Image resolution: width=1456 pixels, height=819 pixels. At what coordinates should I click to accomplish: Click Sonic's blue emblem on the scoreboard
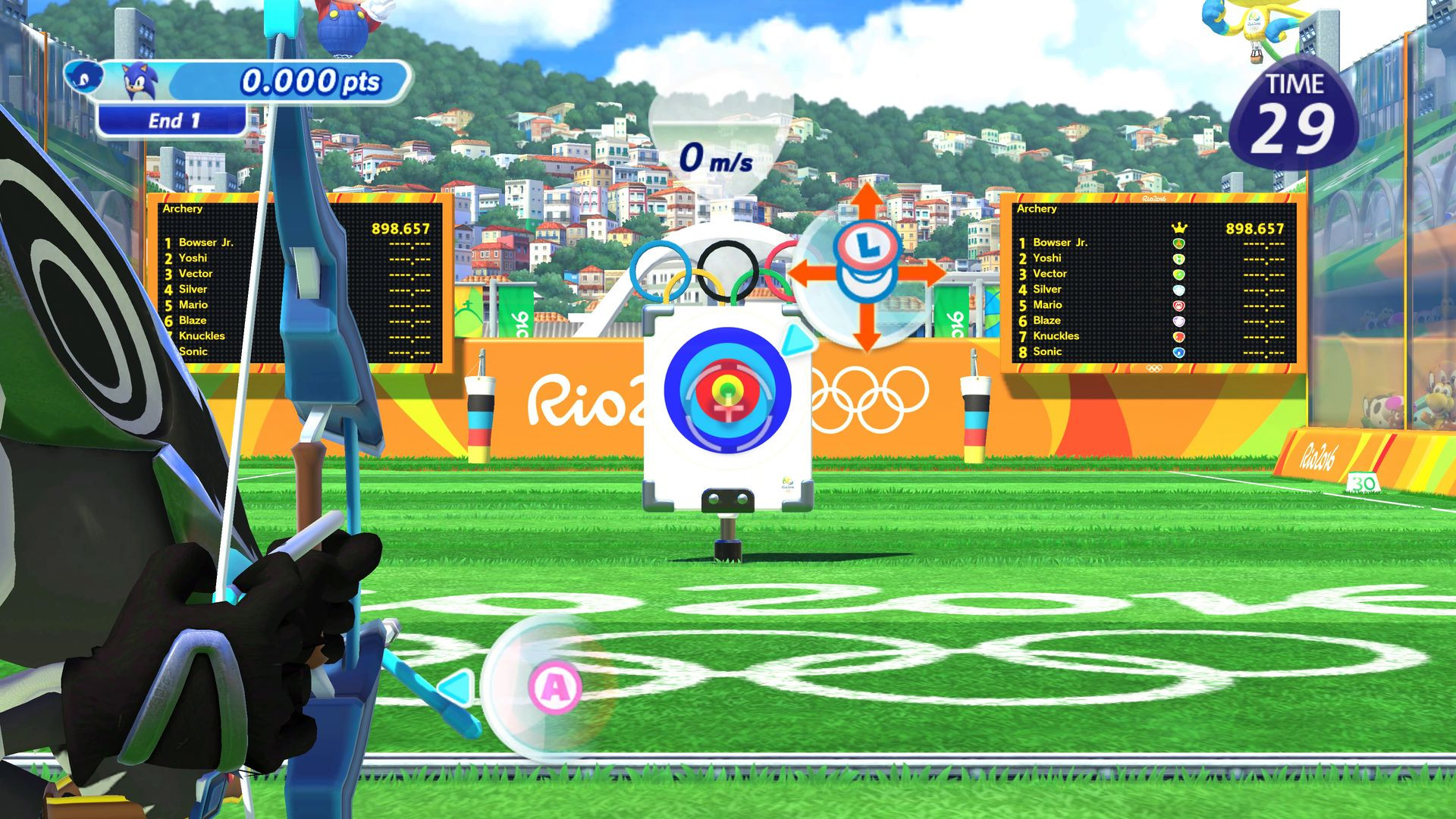[1179, 351]
